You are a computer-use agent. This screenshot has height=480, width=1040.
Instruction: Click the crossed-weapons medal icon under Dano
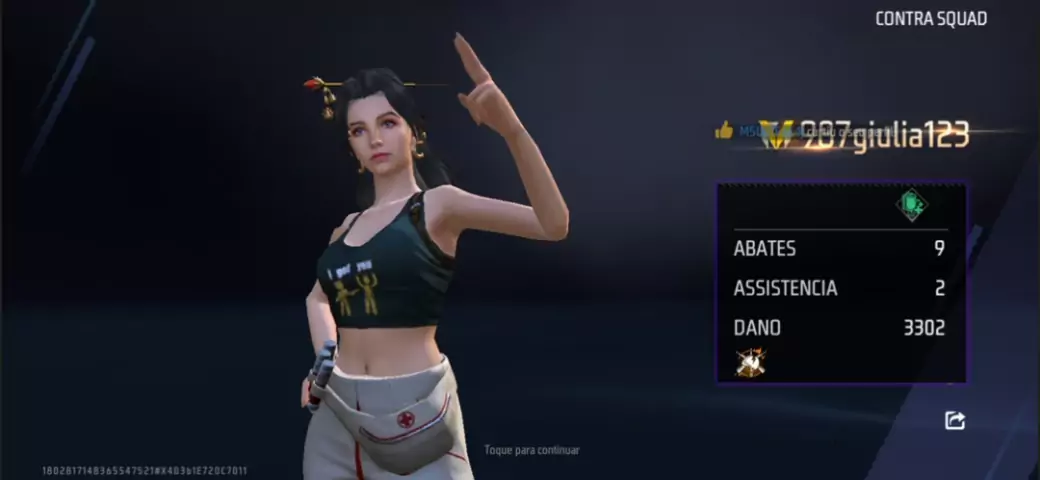tap(750, 362)
